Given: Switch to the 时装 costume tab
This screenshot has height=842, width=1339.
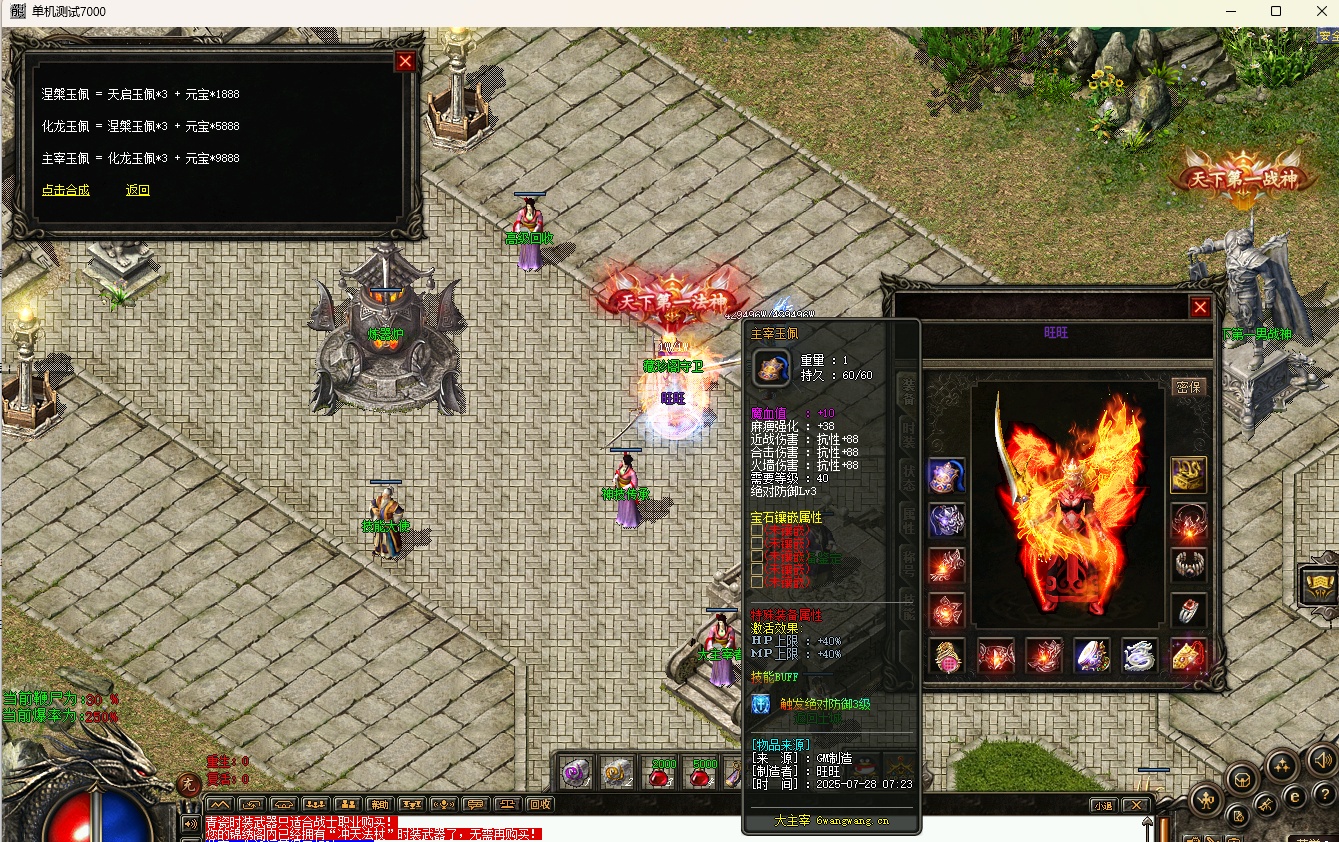Looking at the screenshot, I should click(907, 432).
